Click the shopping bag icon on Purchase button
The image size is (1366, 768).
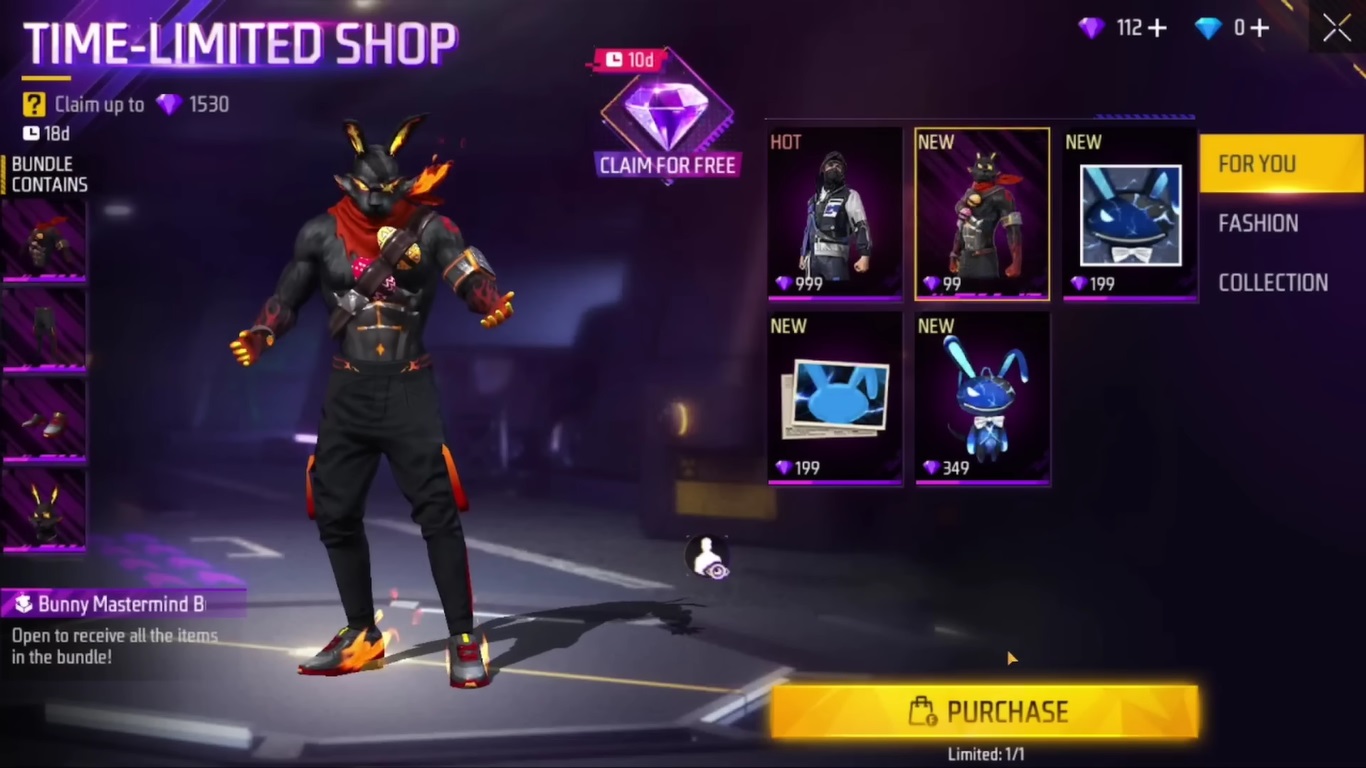tap(923, 711)
